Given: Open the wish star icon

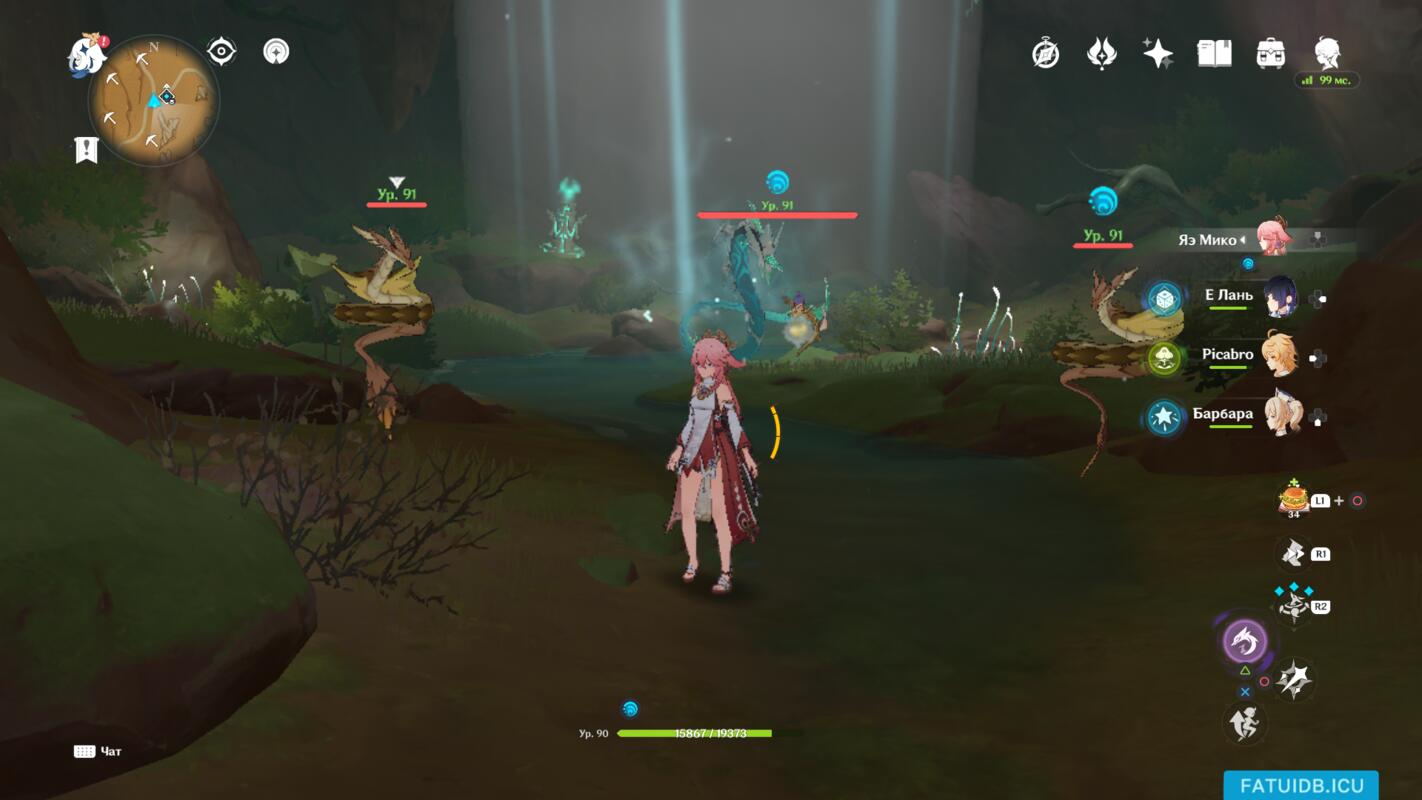Looking at the screenshot, I should [x=1158, y=53].
